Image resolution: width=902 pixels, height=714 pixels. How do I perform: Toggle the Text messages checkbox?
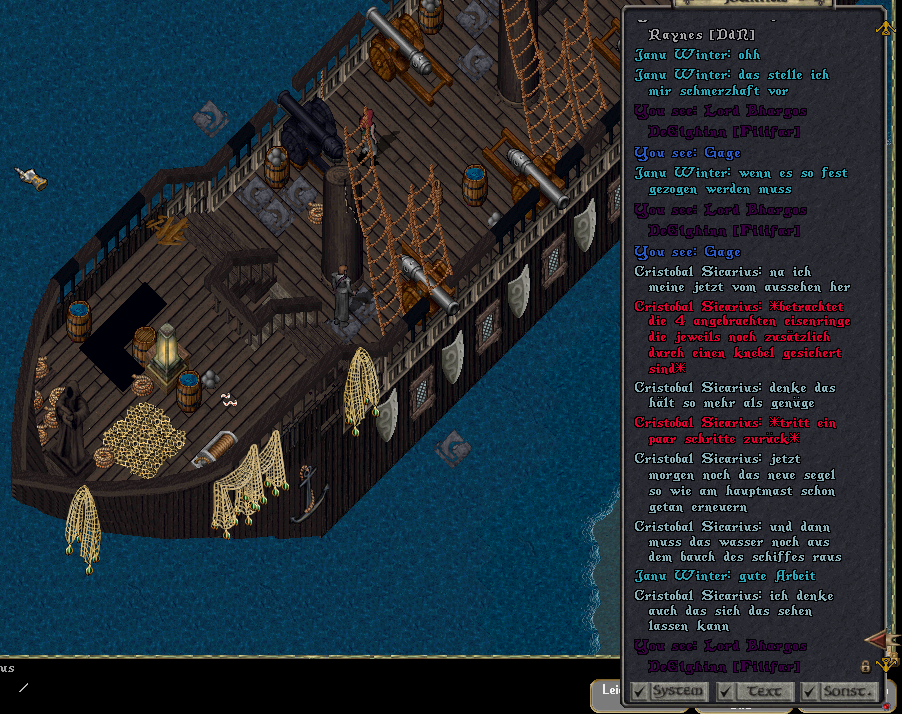tap(726, 691)
